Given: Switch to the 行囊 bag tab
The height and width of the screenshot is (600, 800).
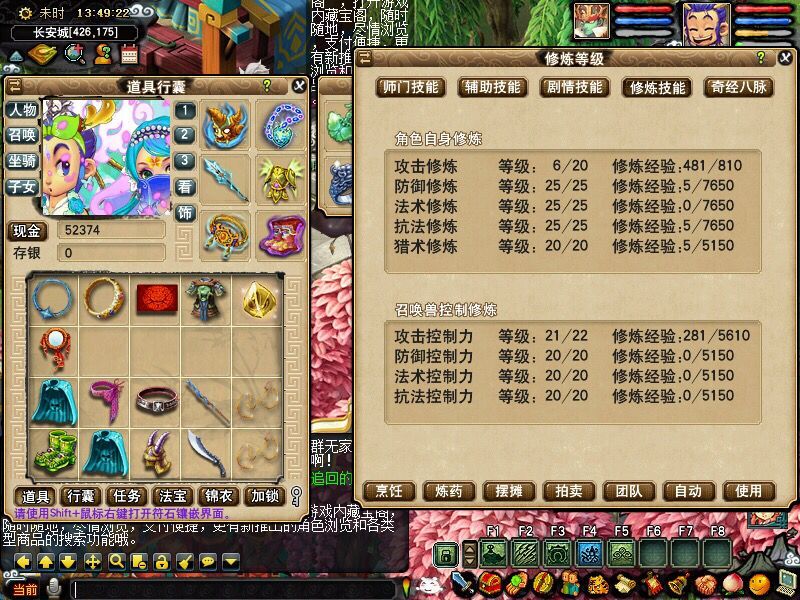Looking at the screenshot, I should point(81,496).
